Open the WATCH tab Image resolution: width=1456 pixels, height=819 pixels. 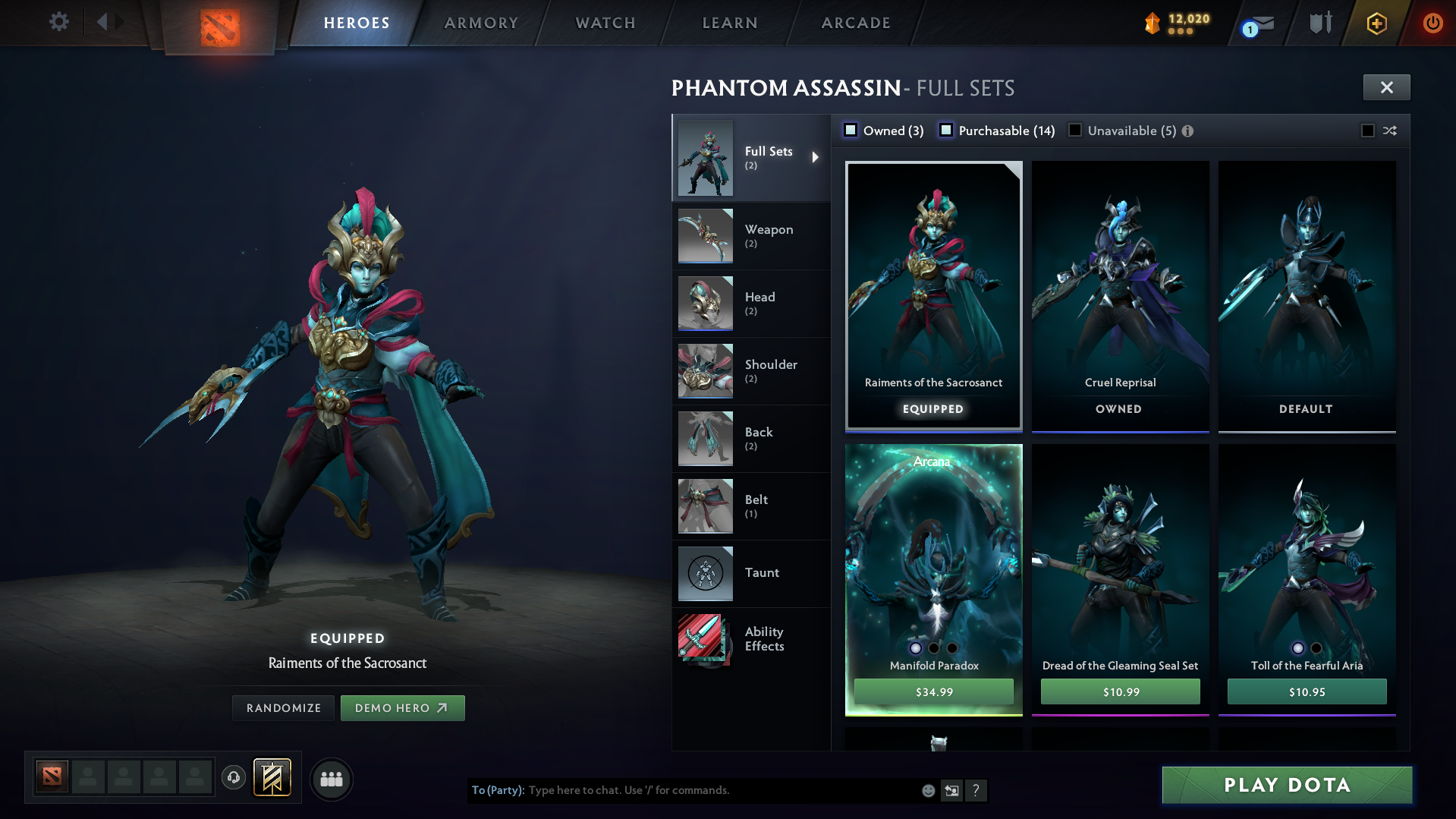(x=605, y=23)
